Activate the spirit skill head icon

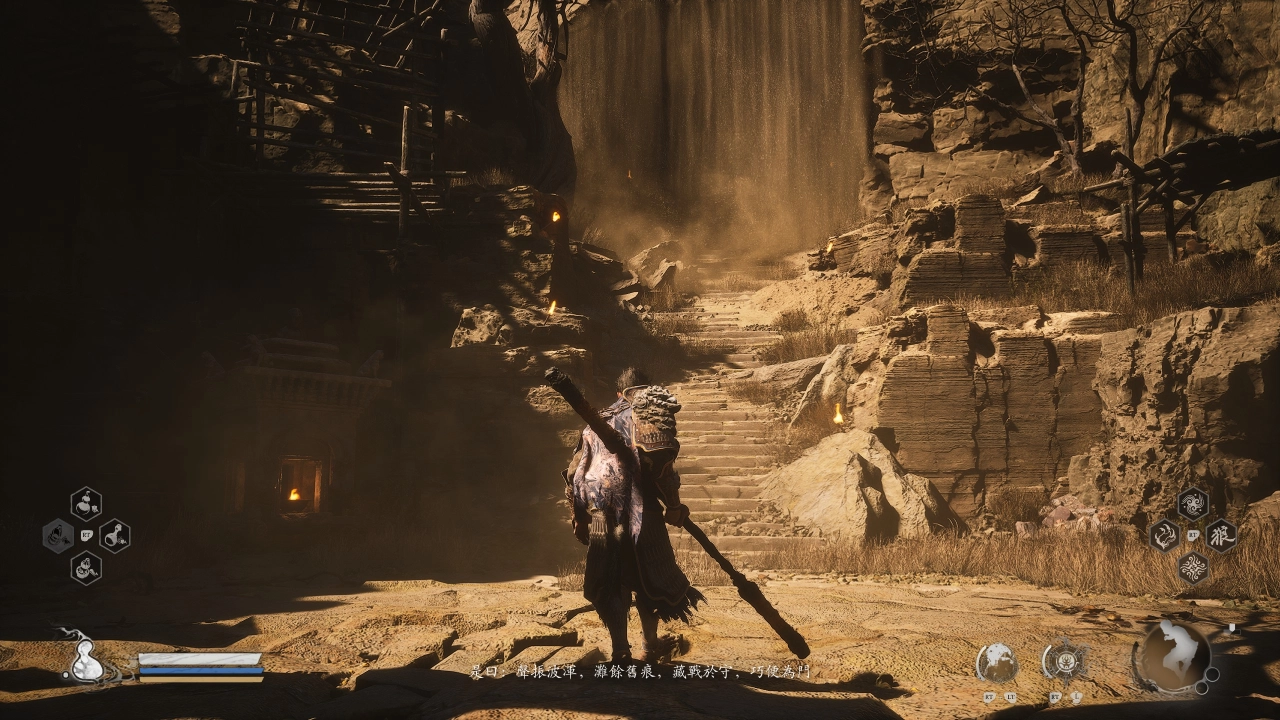(997, 662)
